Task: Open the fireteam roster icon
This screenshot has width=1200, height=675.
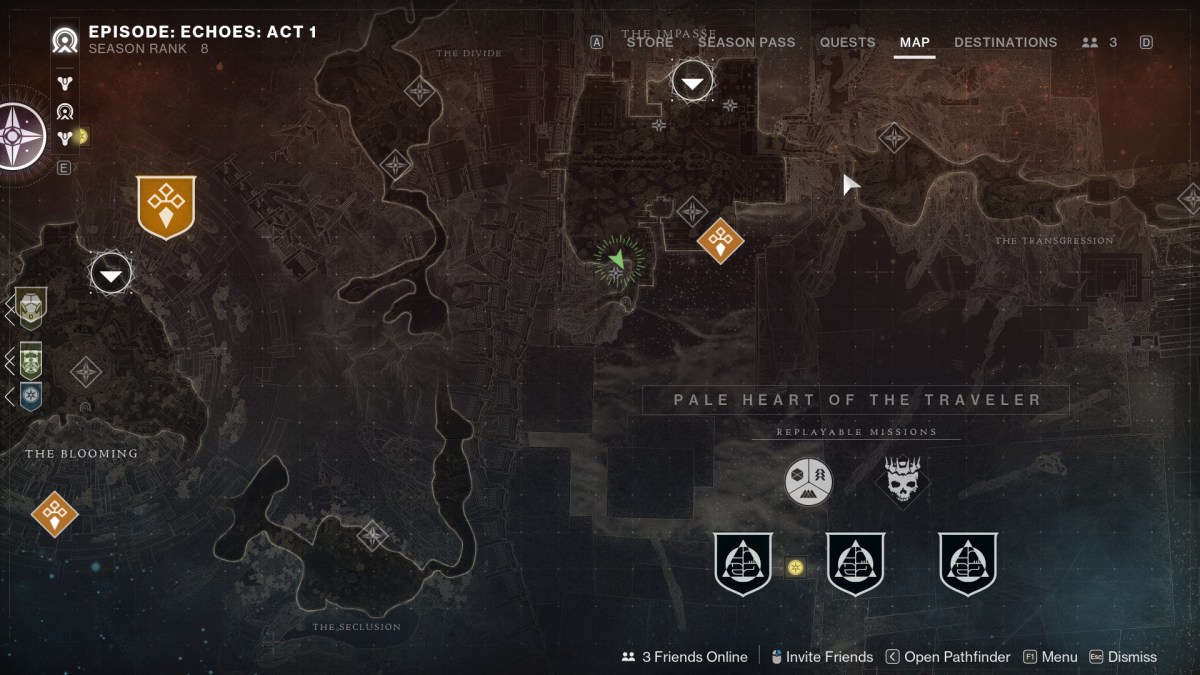Action: (x=1099, y=42)
